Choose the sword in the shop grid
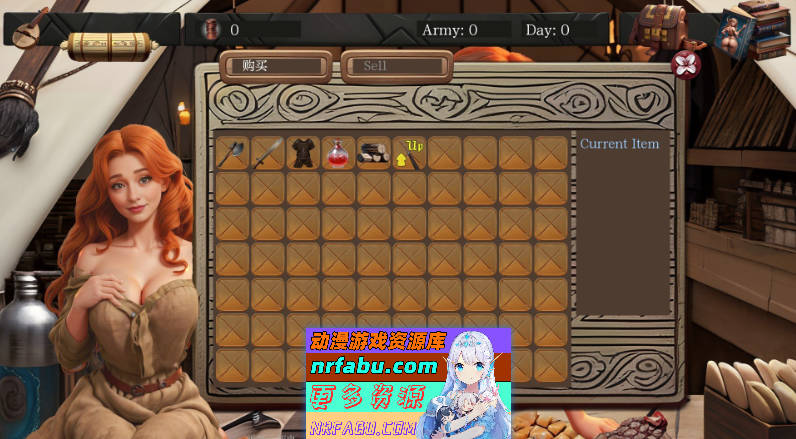 [x=268, y=153]
